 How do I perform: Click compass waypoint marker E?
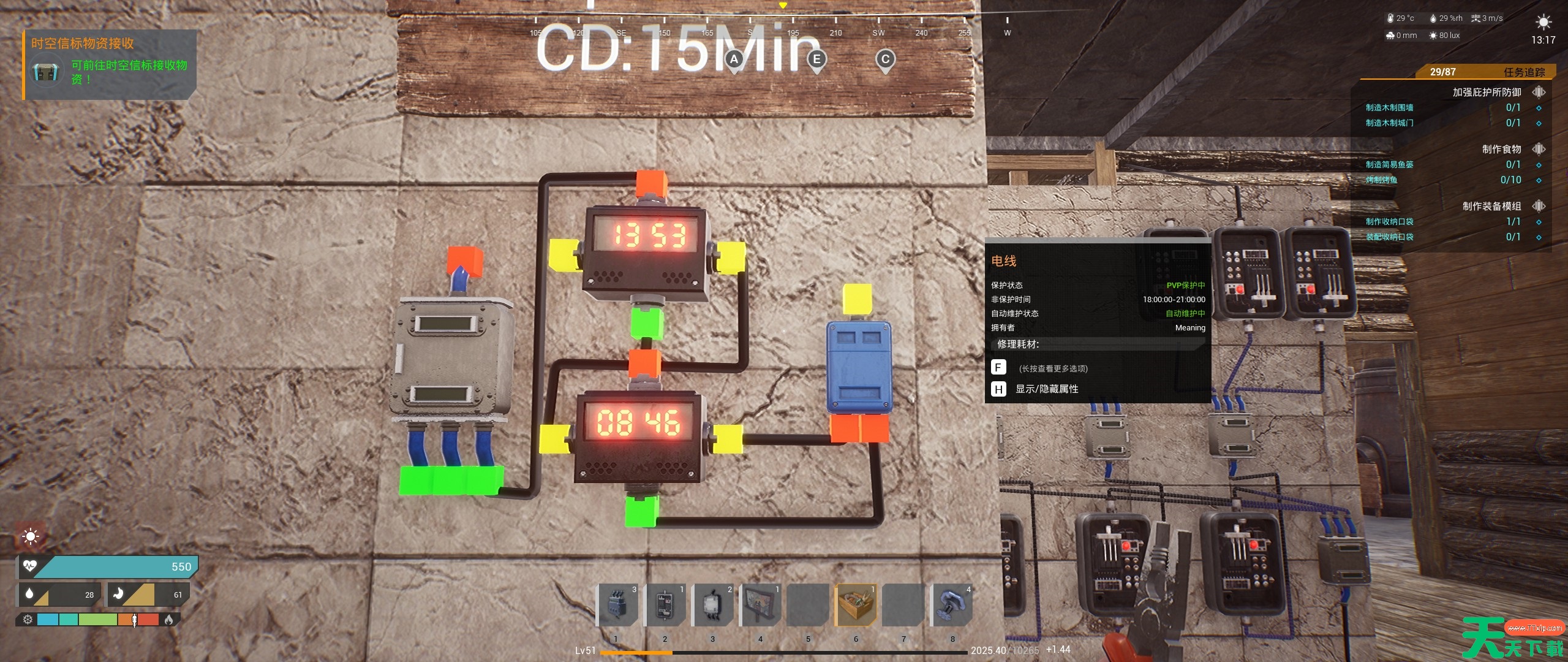click(x=816, y=60)
